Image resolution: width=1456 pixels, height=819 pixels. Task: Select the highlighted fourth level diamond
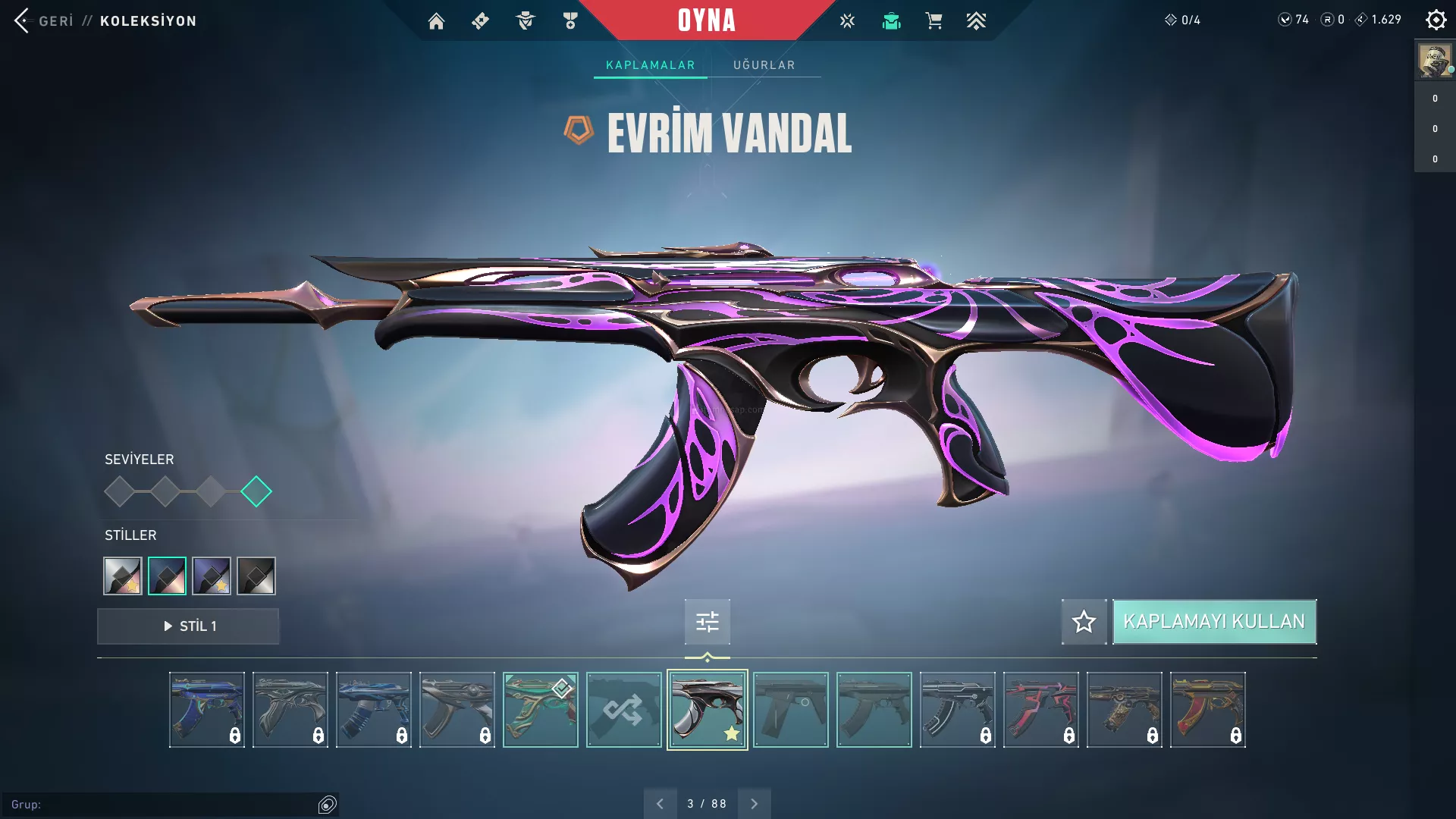click(256, 491)
